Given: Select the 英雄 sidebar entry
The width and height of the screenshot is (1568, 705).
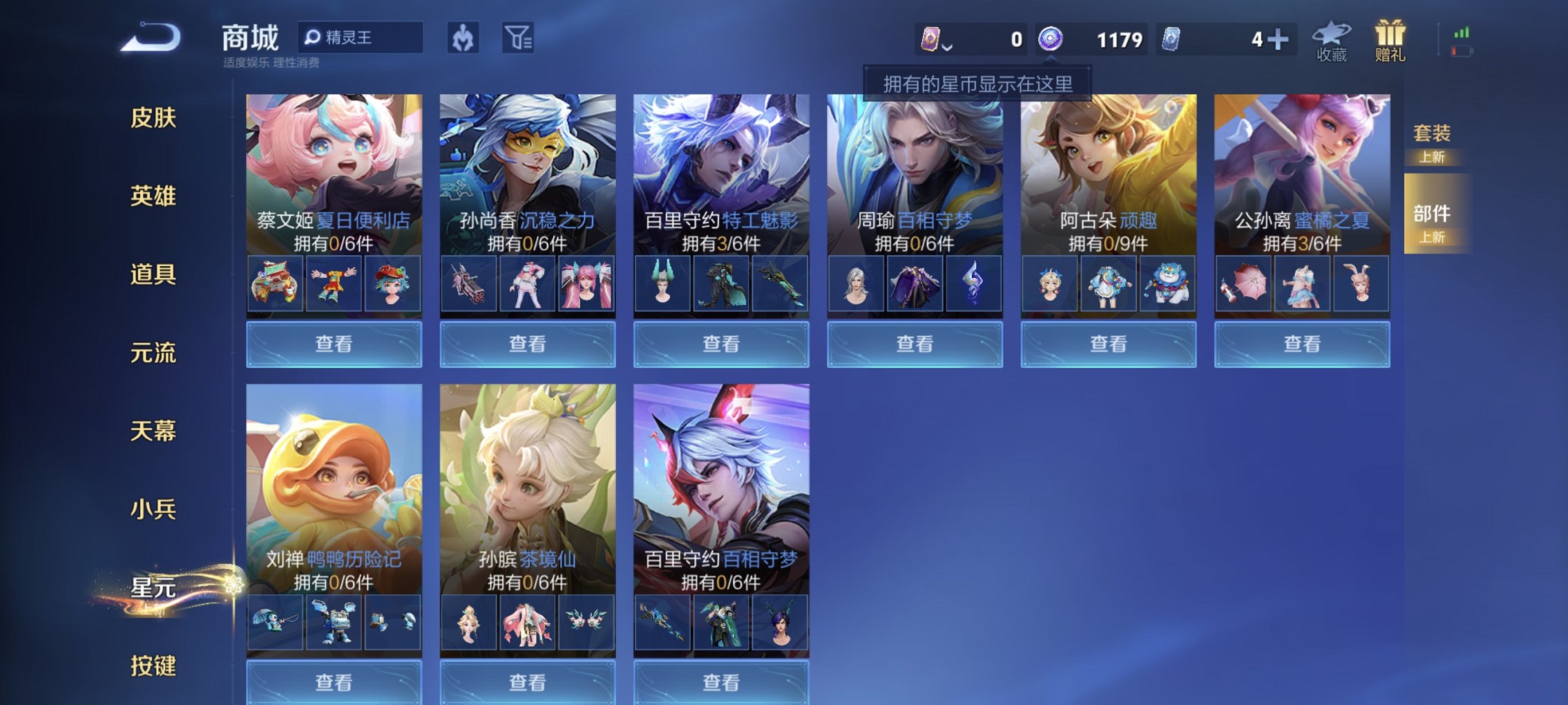Looking at the screenshot, I should 153,196.
